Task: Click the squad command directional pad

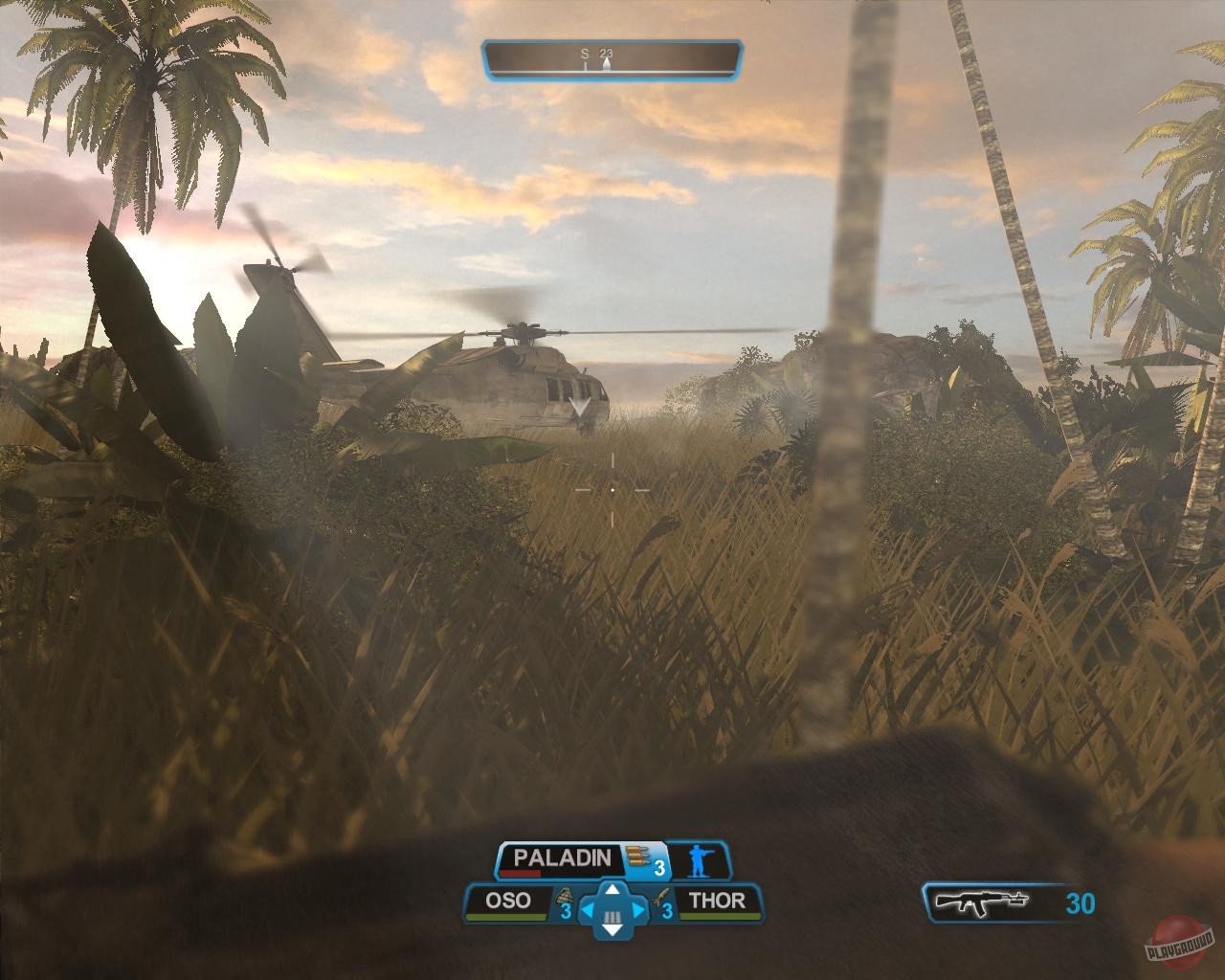Action: tap(612, 909)
